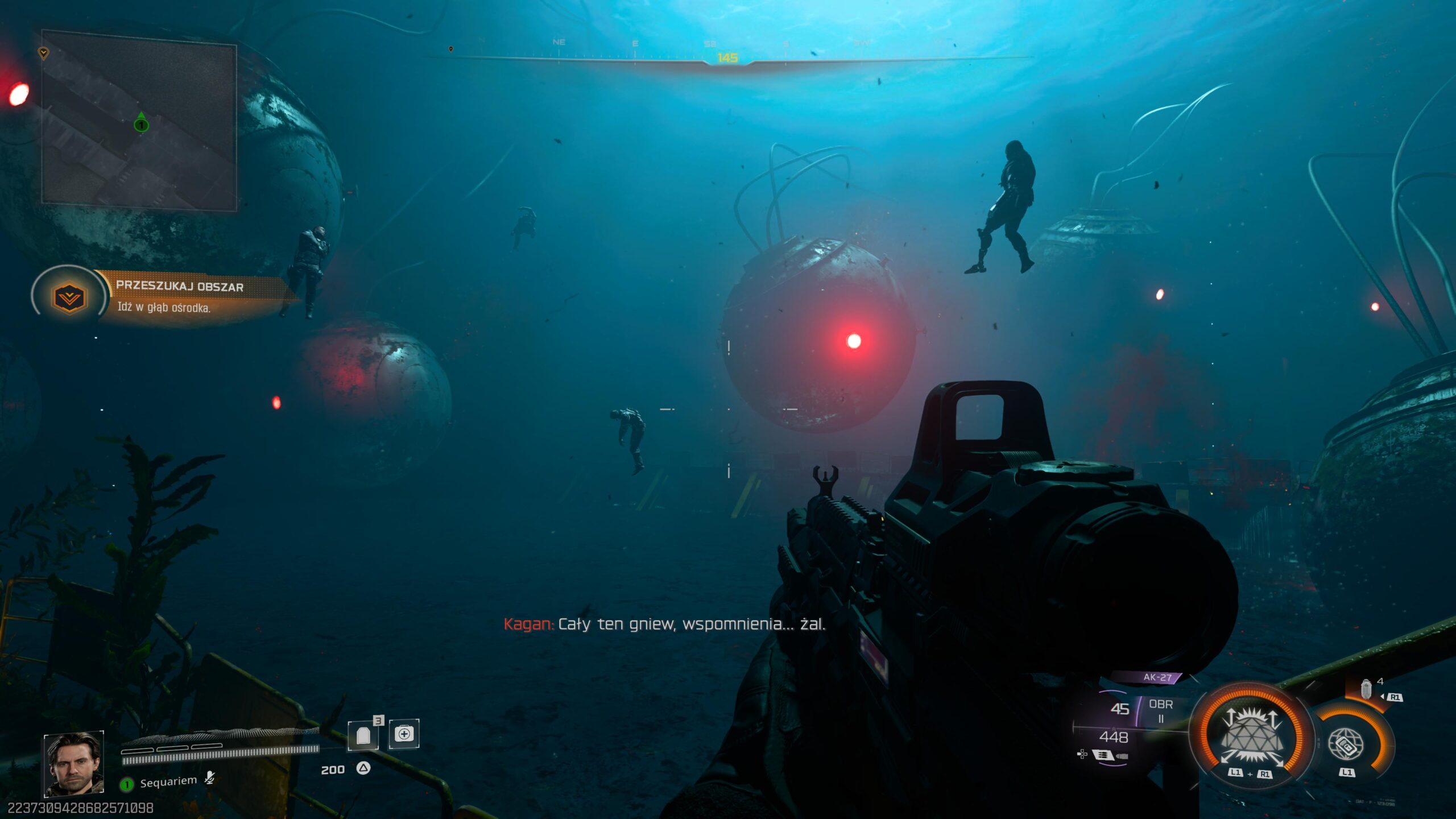
Task: Click the compass bar heading marker
Action: pyautogui.click(x=727, y=58)
